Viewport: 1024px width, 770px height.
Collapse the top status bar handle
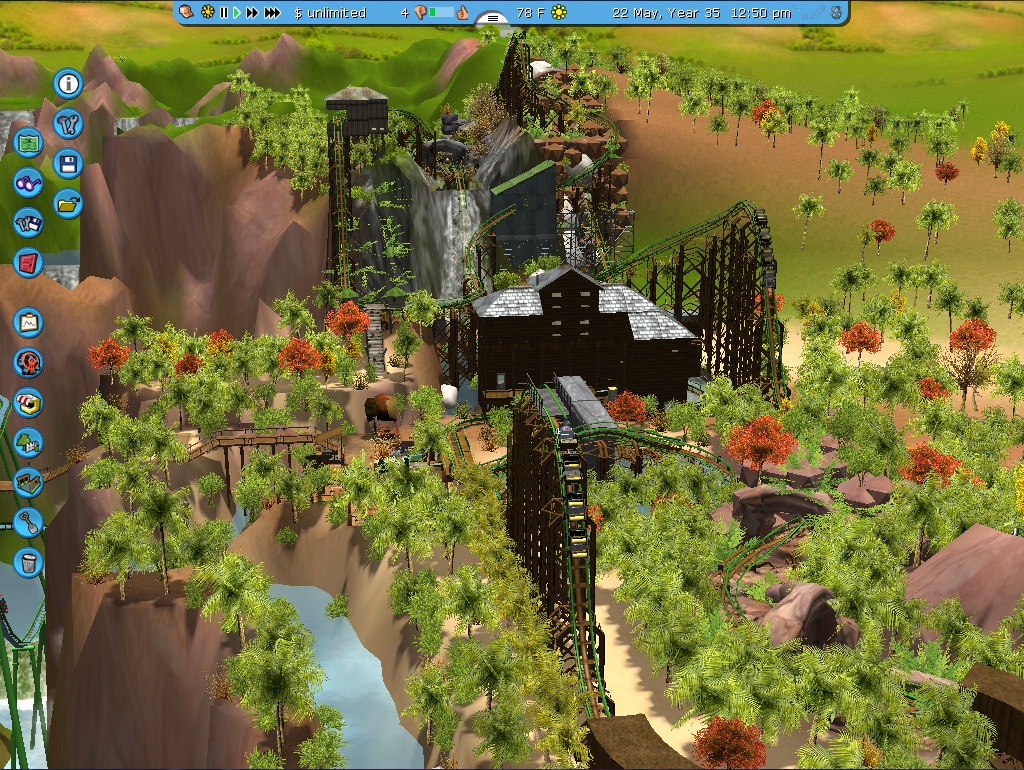493,19
